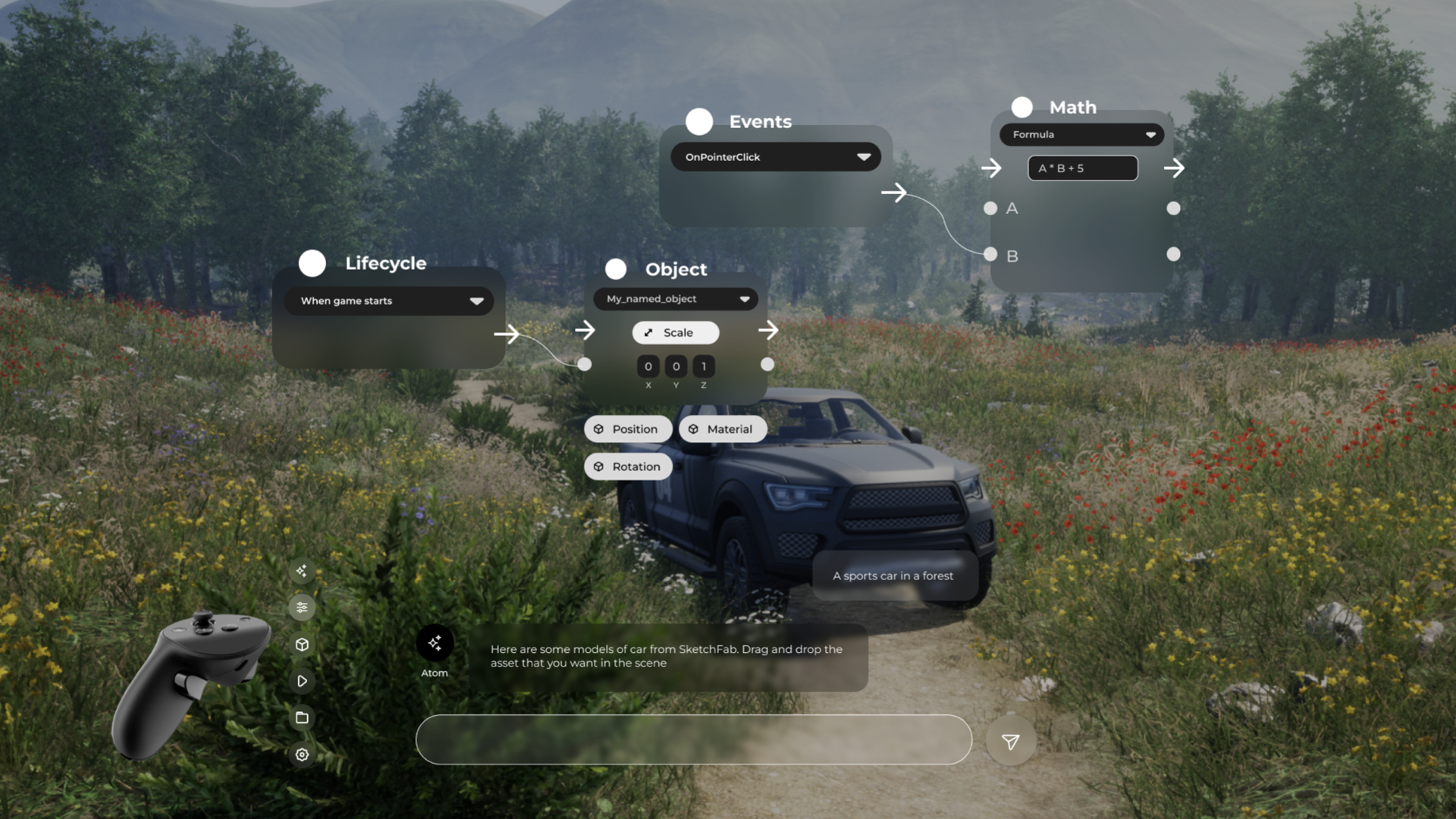Image resolution: width=1456 pixels, height=819 pixels.
Task: Choose the Material property chip
Action: pos(722,429)
